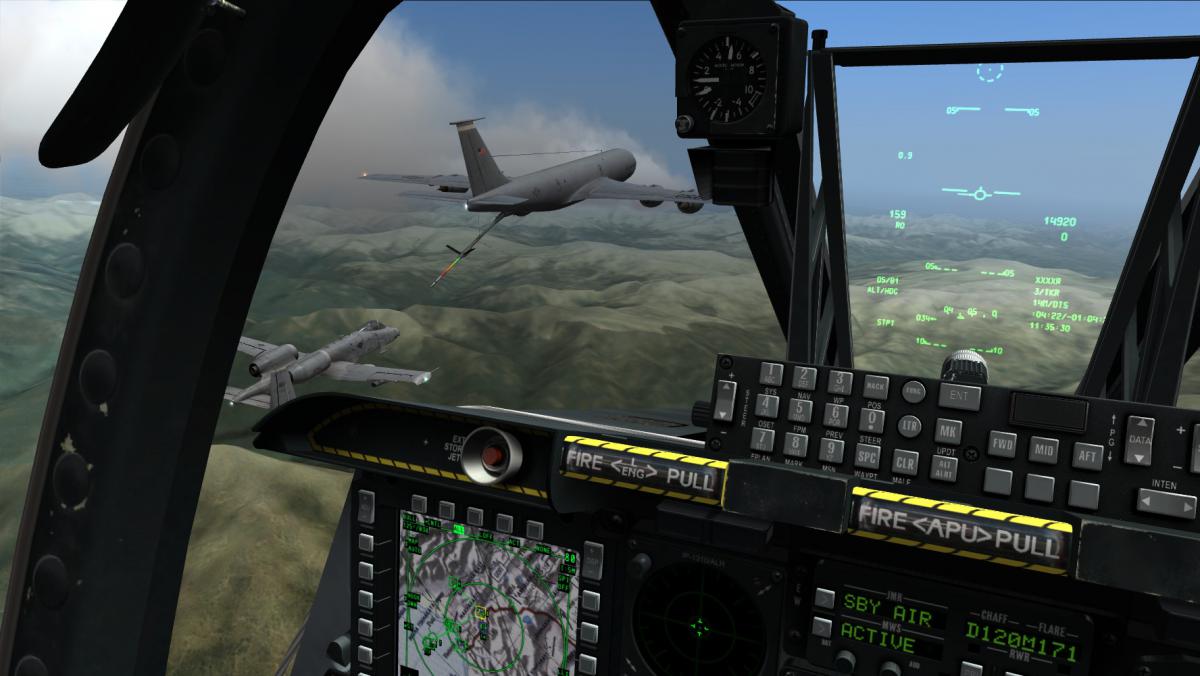The image size is (1200, 676).
Task: Select the MK mark button
Action: [x=948, y=432]
